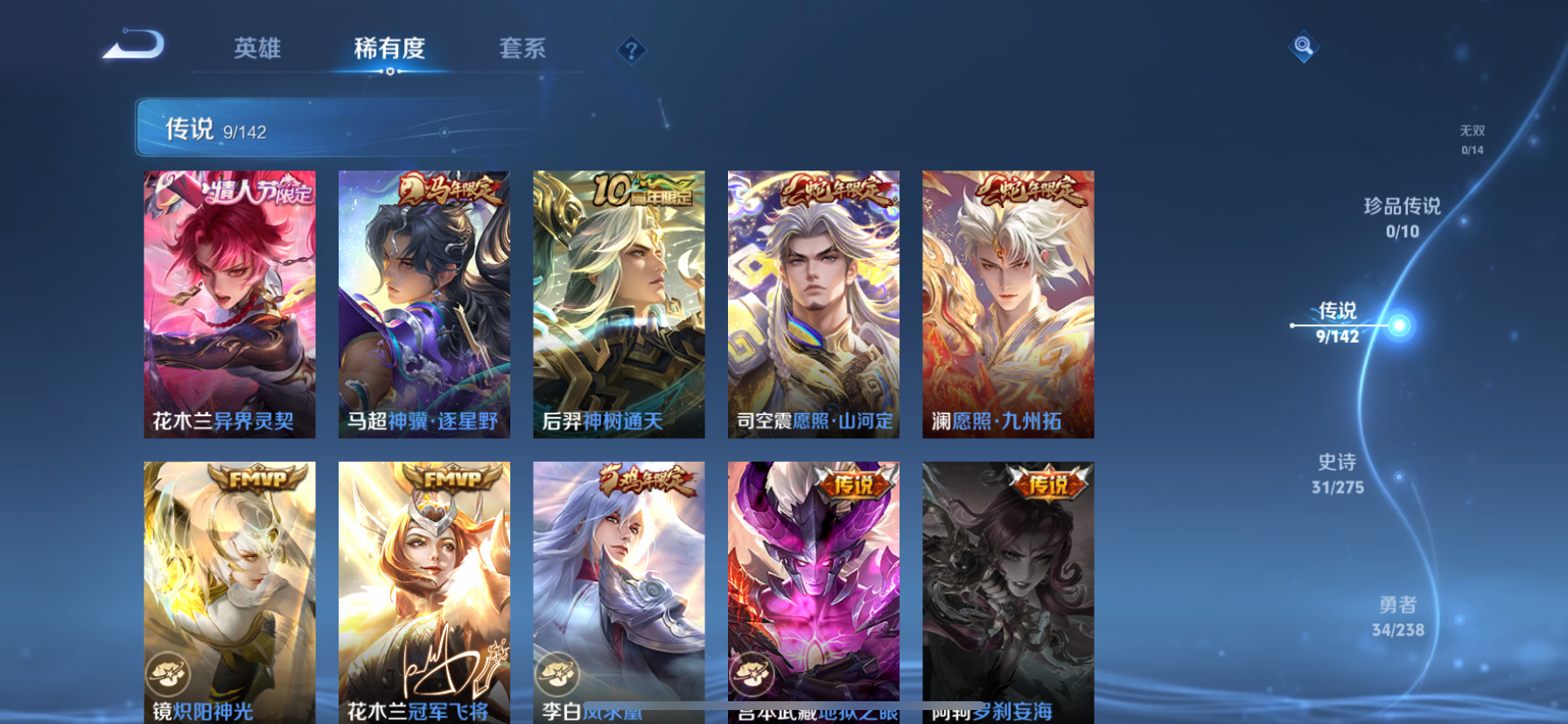Select the 稀有度 tab

(x=389, y=48)
